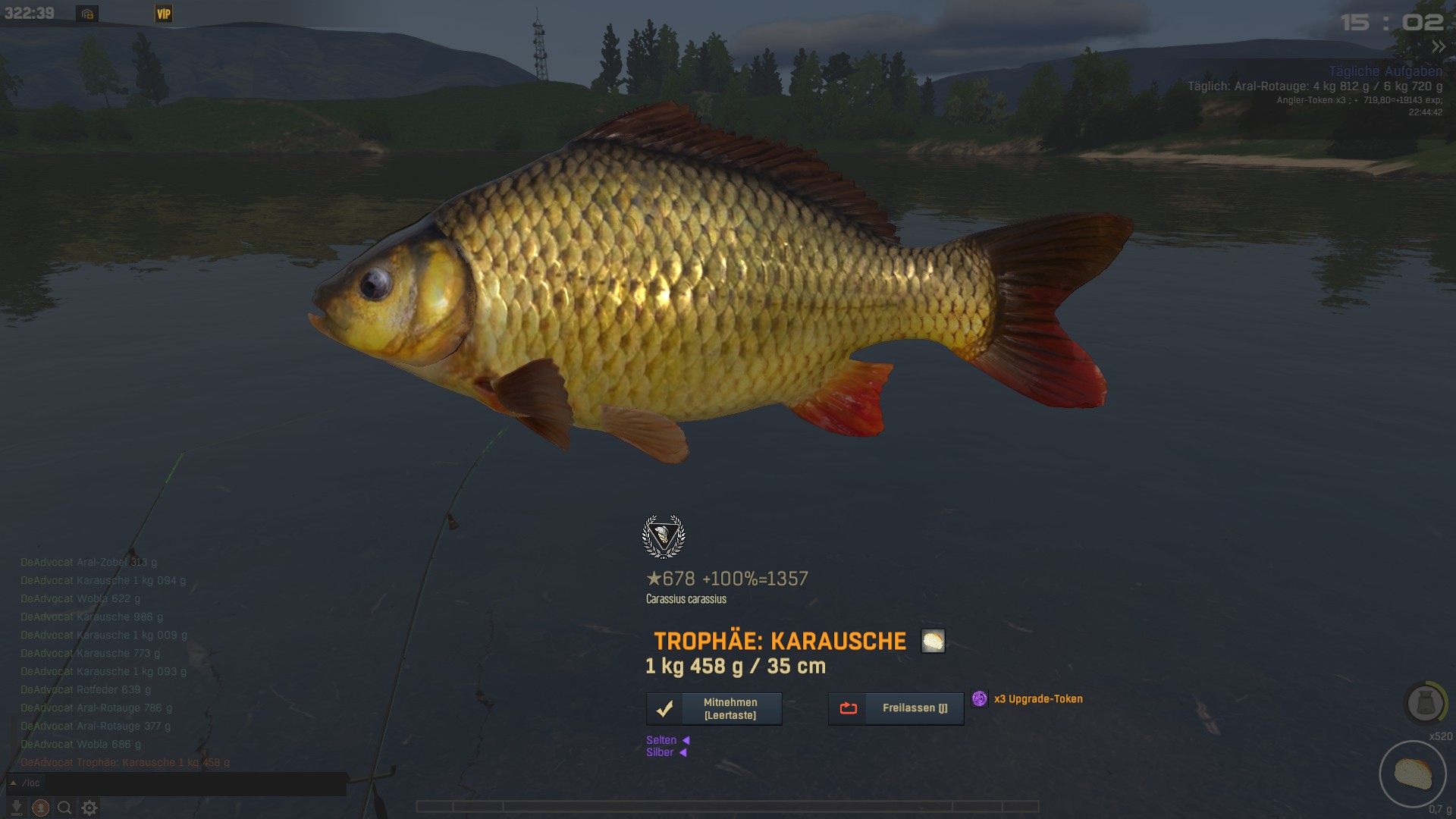Open the VIP status icon
1456x819 pixels.
tap(164, 14)
